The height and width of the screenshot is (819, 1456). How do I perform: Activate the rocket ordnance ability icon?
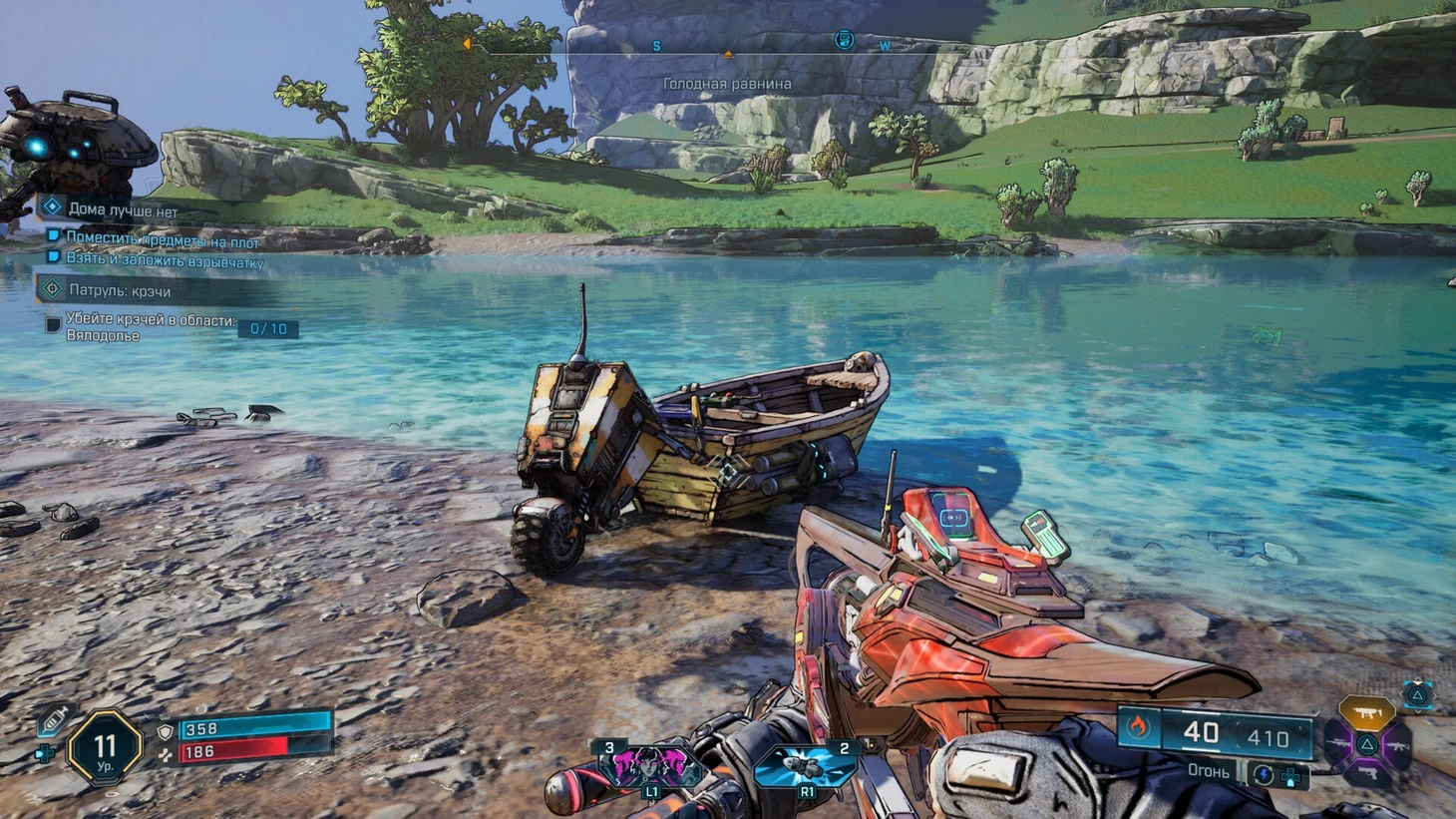[x=807, y=767]
